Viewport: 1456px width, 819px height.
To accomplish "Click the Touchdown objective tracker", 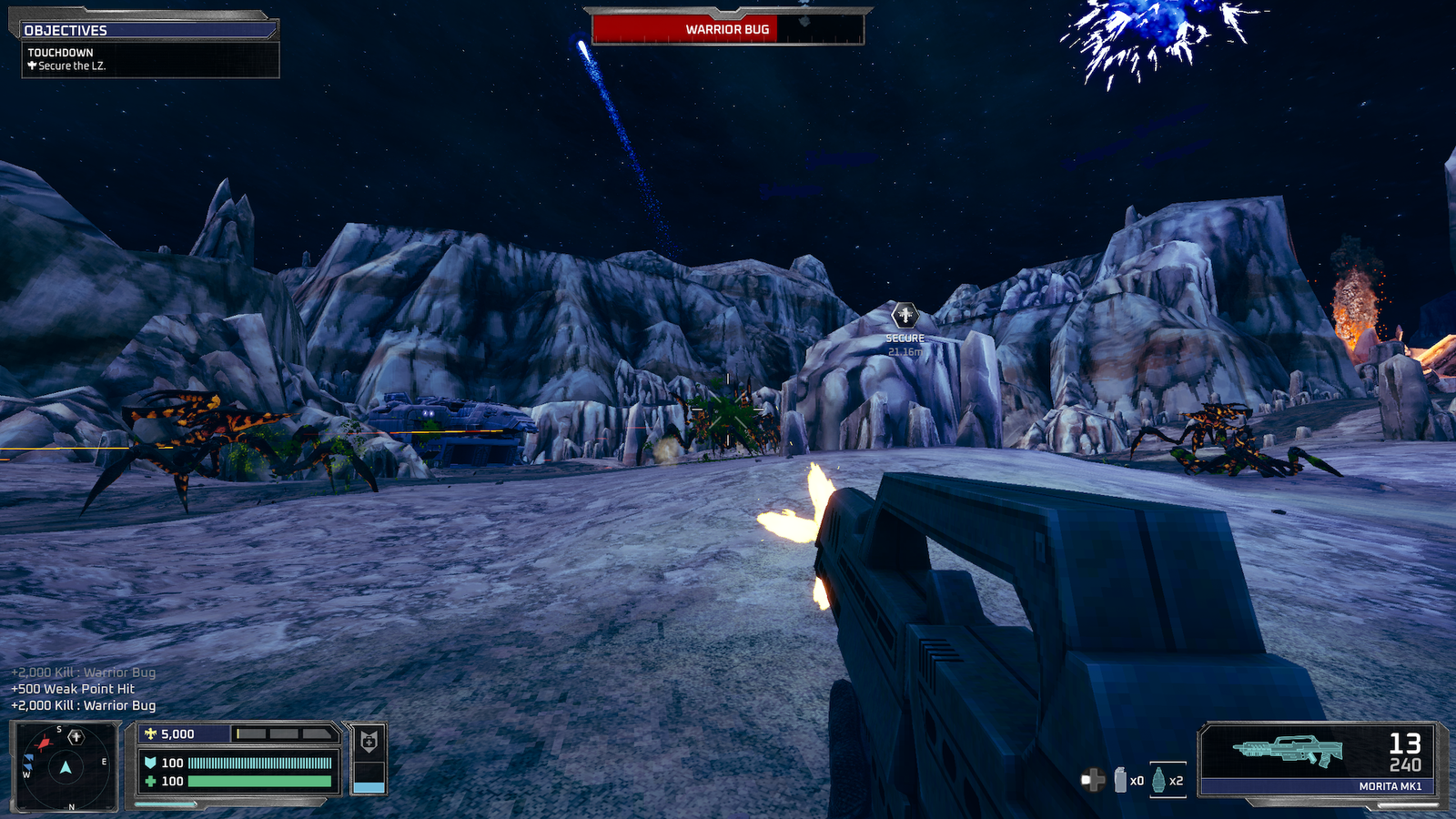I will pyautogui.click(x=150, y=59).
